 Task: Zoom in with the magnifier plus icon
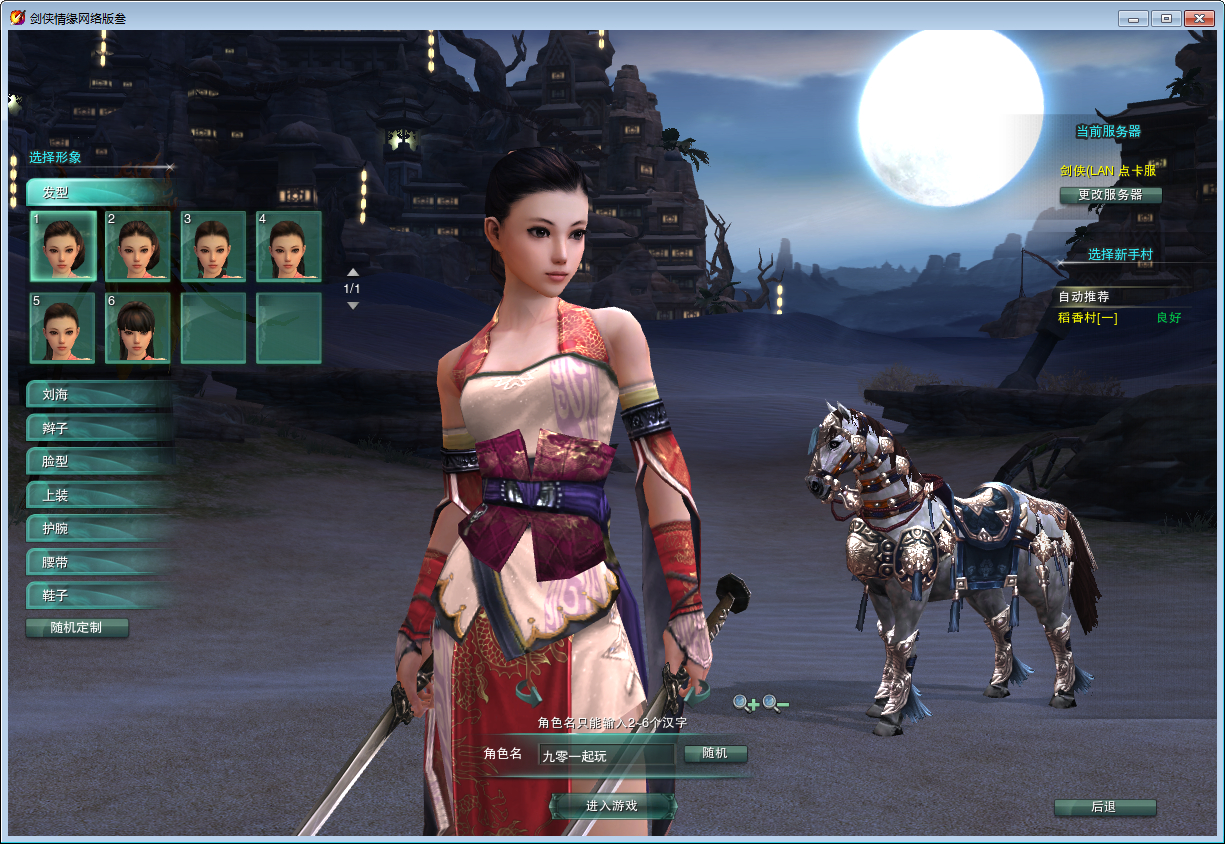click(745, 704)
